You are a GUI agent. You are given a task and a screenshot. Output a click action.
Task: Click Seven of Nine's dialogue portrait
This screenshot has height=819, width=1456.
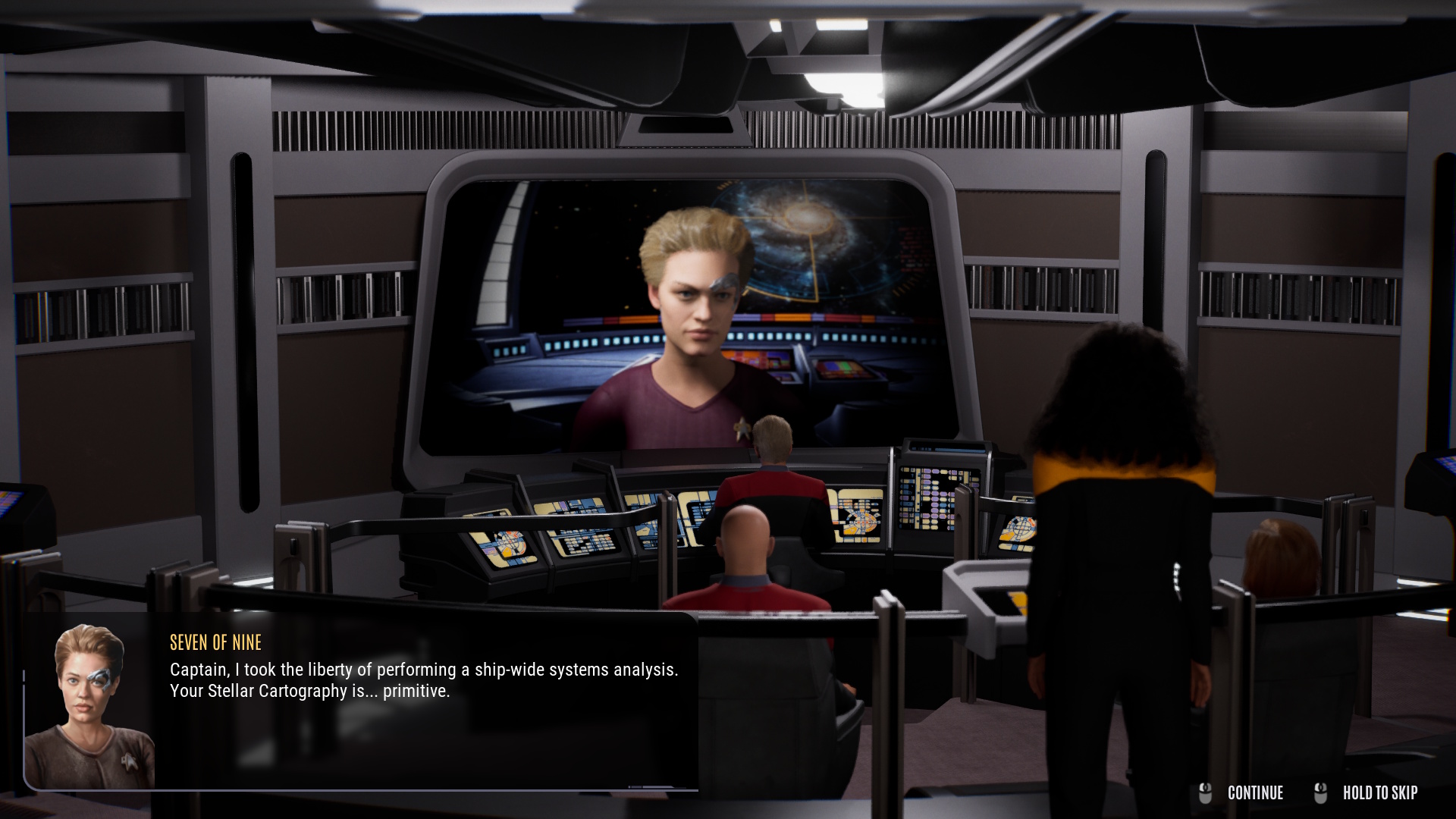point(89,705)
